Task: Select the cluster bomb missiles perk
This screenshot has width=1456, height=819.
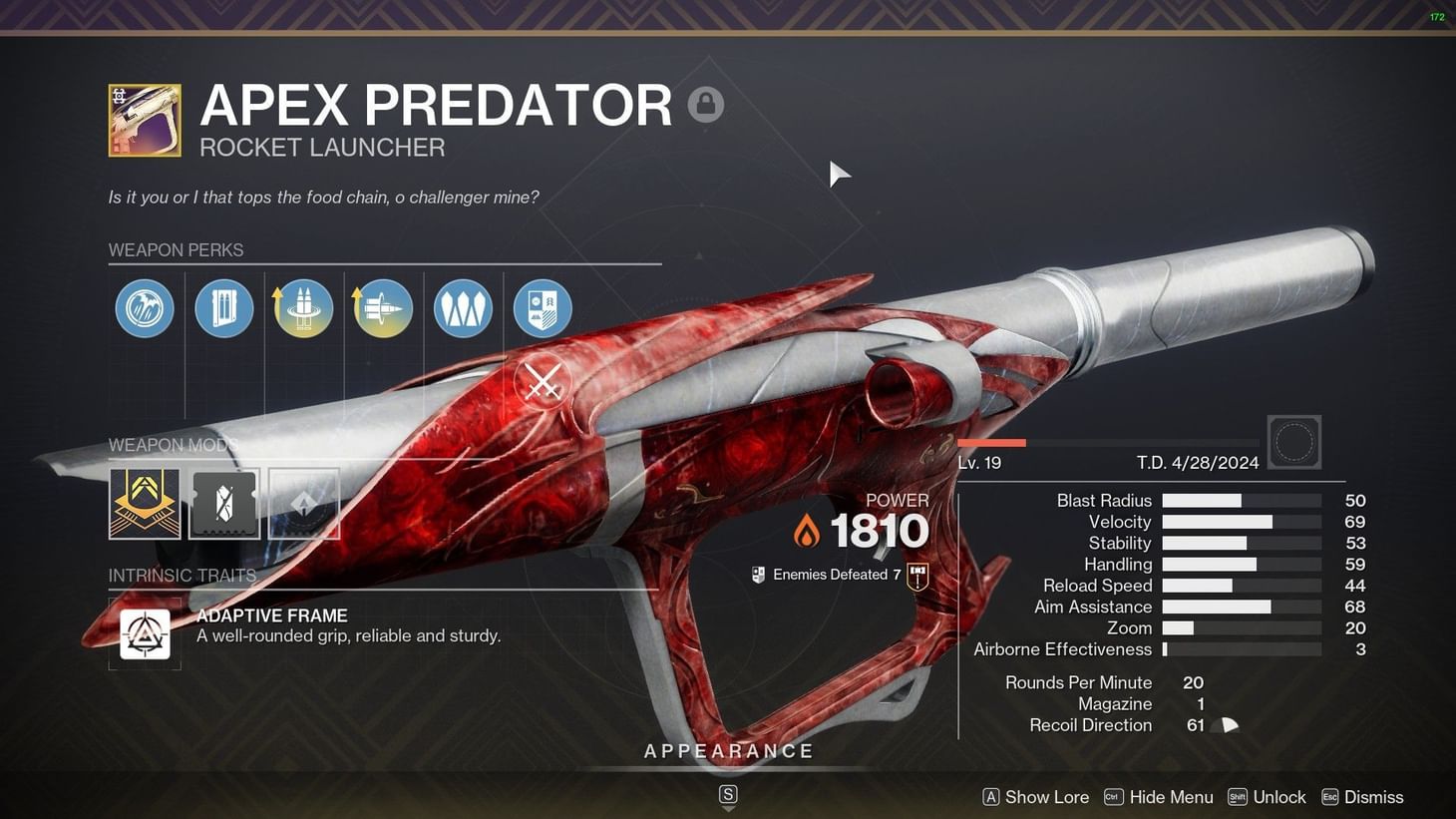Action: (463, 308)
